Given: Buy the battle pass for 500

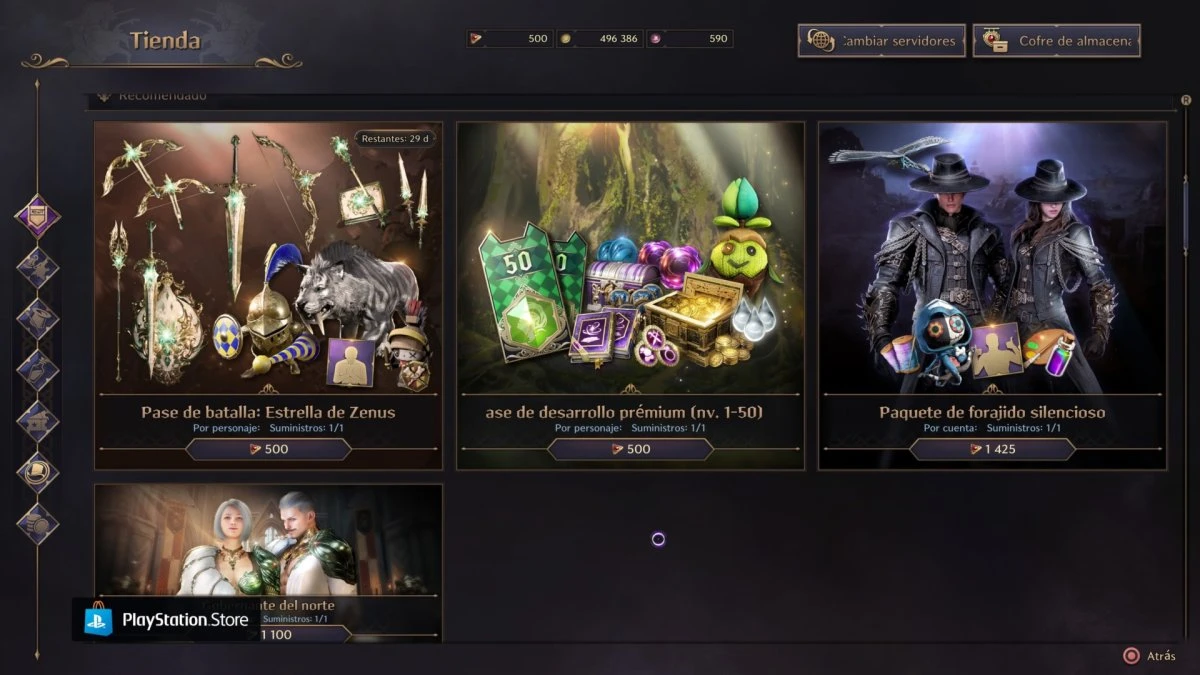Looking at the screenshot, I should [x=268, y=449].
